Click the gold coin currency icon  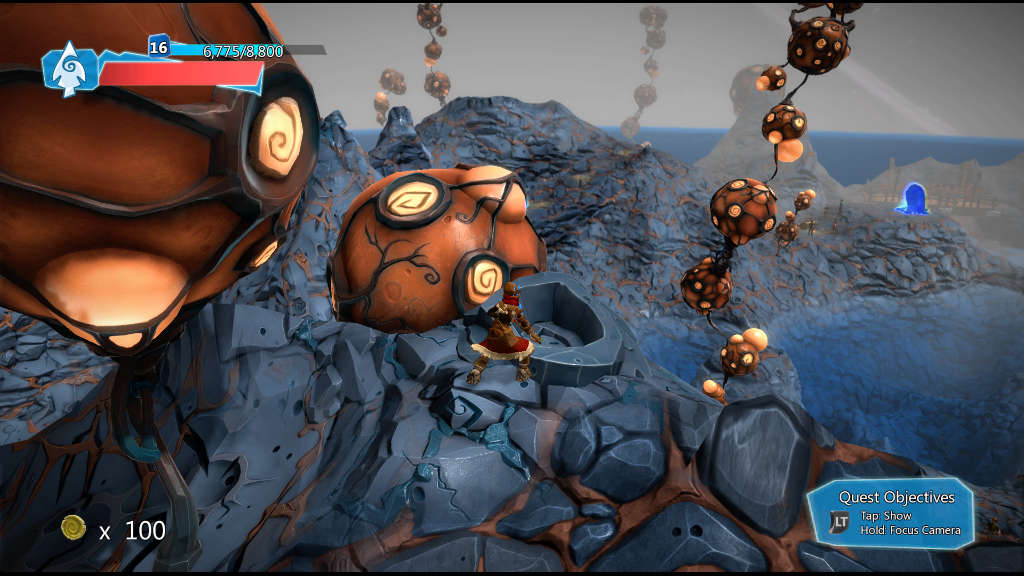click(x=73, y=528)
